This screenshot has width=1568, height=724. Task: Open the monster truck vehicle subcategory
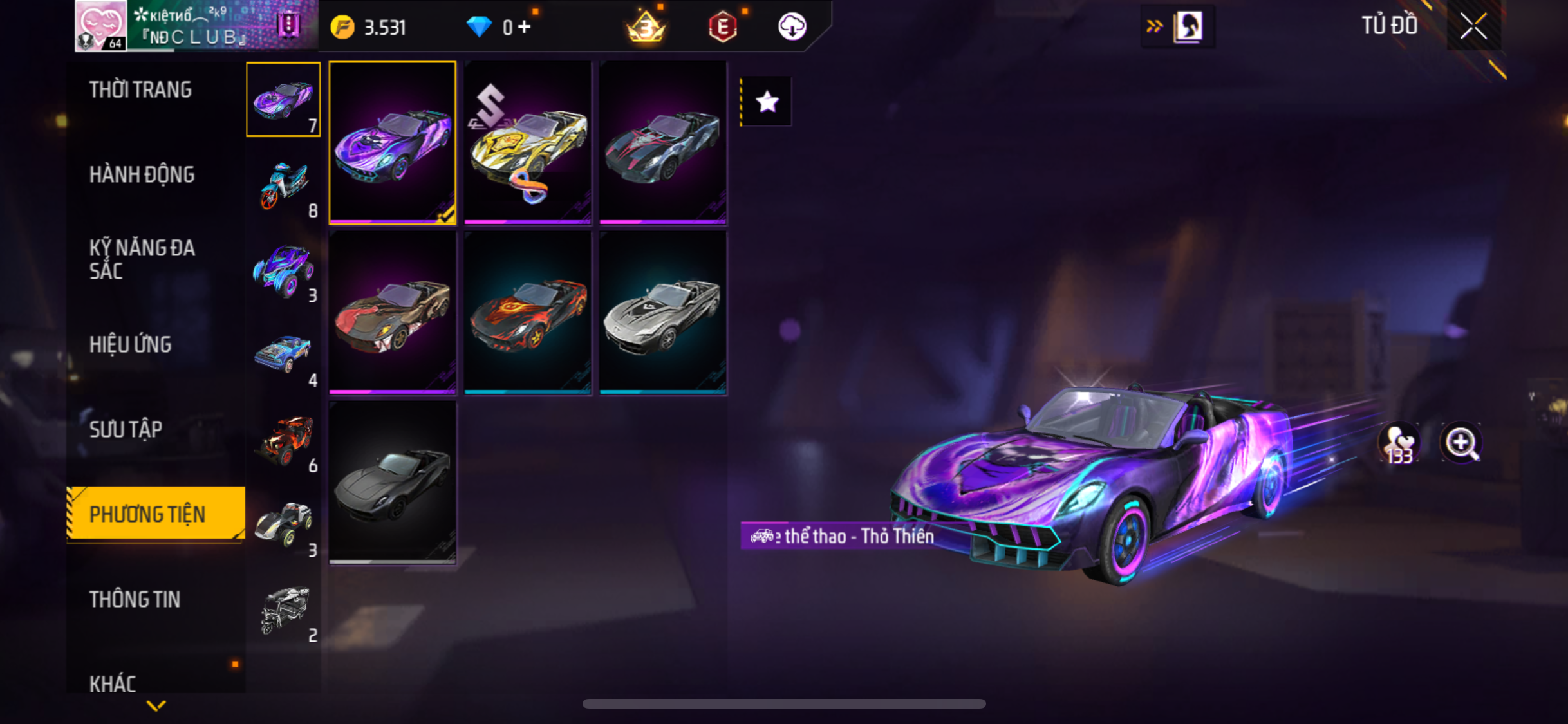coord(283,270)
